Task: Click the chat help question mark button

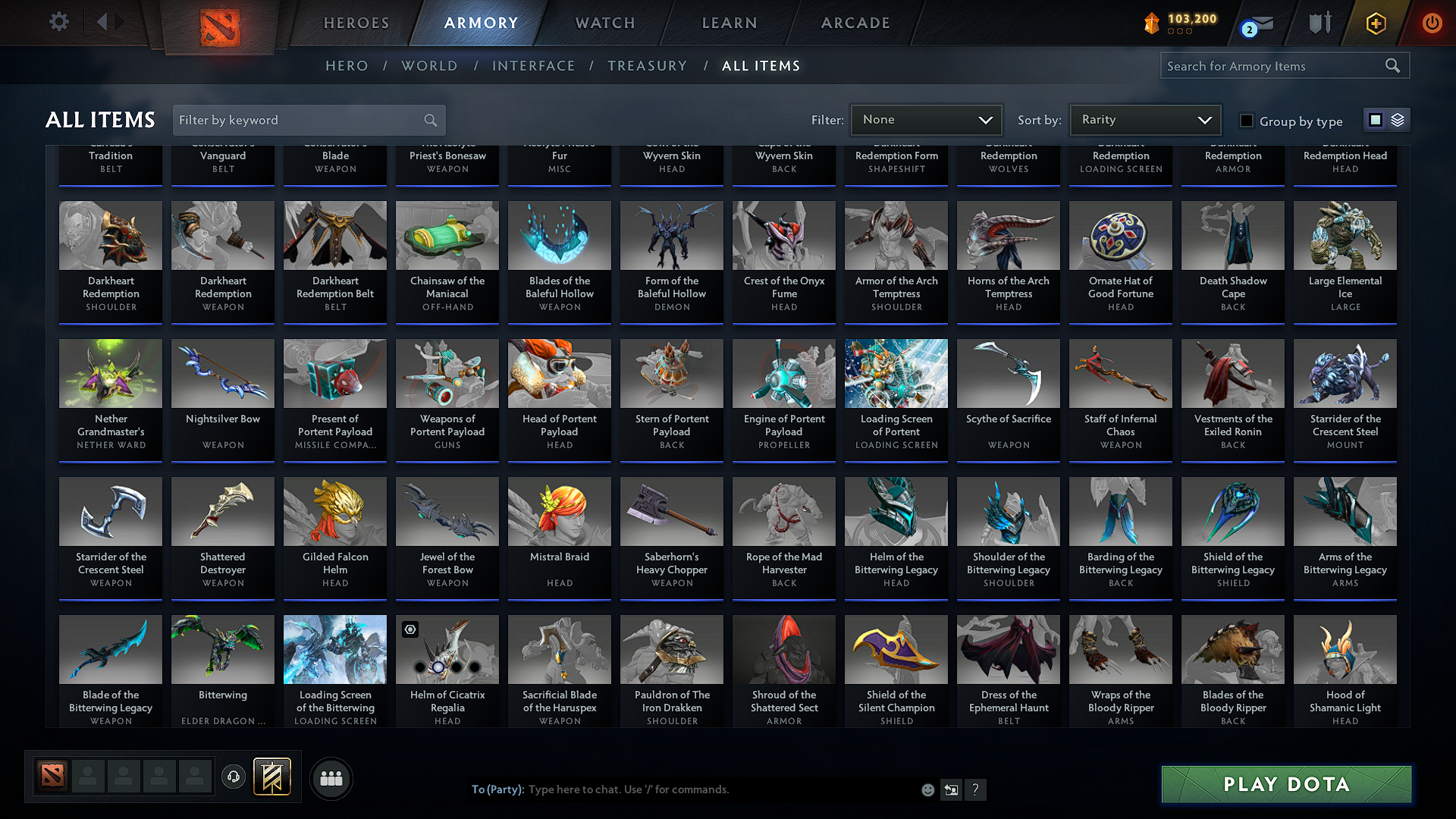Action: click(x=976, y=789)
